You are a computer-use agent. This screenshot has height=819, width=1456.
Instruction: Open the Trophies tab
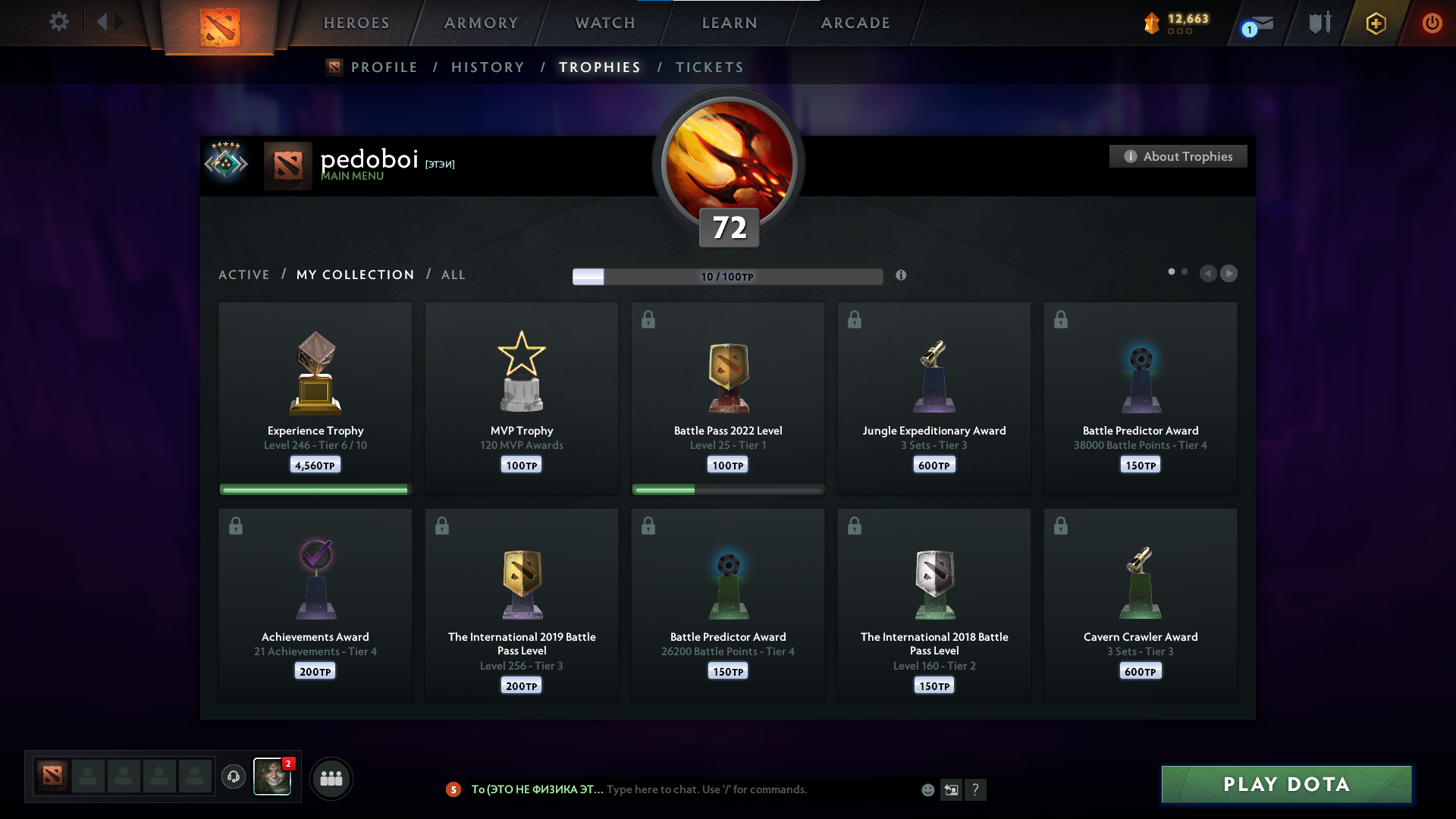(x=599, y=67)
